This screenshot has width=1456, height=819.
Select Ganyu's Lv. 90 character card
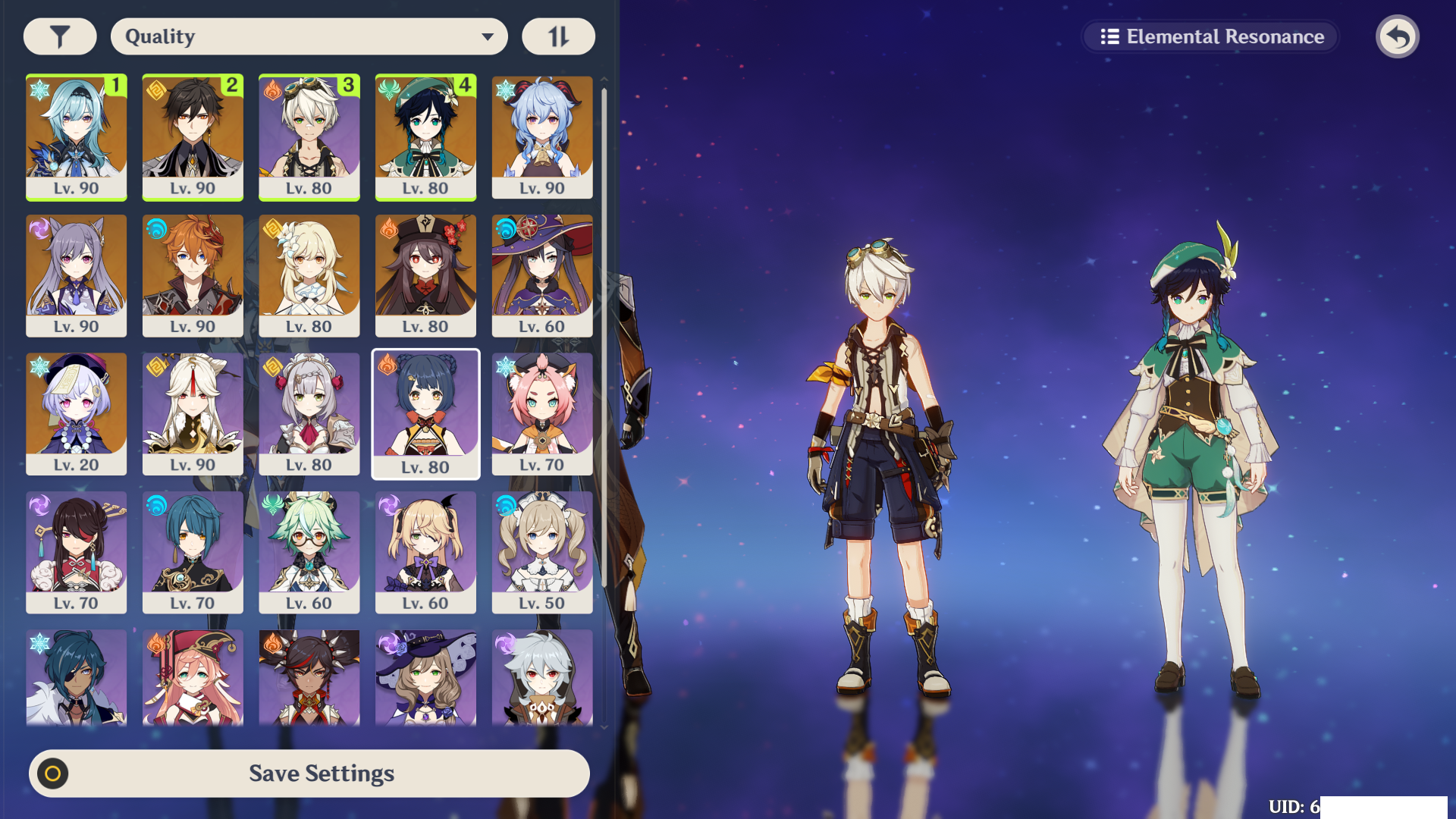pyautogui.click(x=542, y=136)
